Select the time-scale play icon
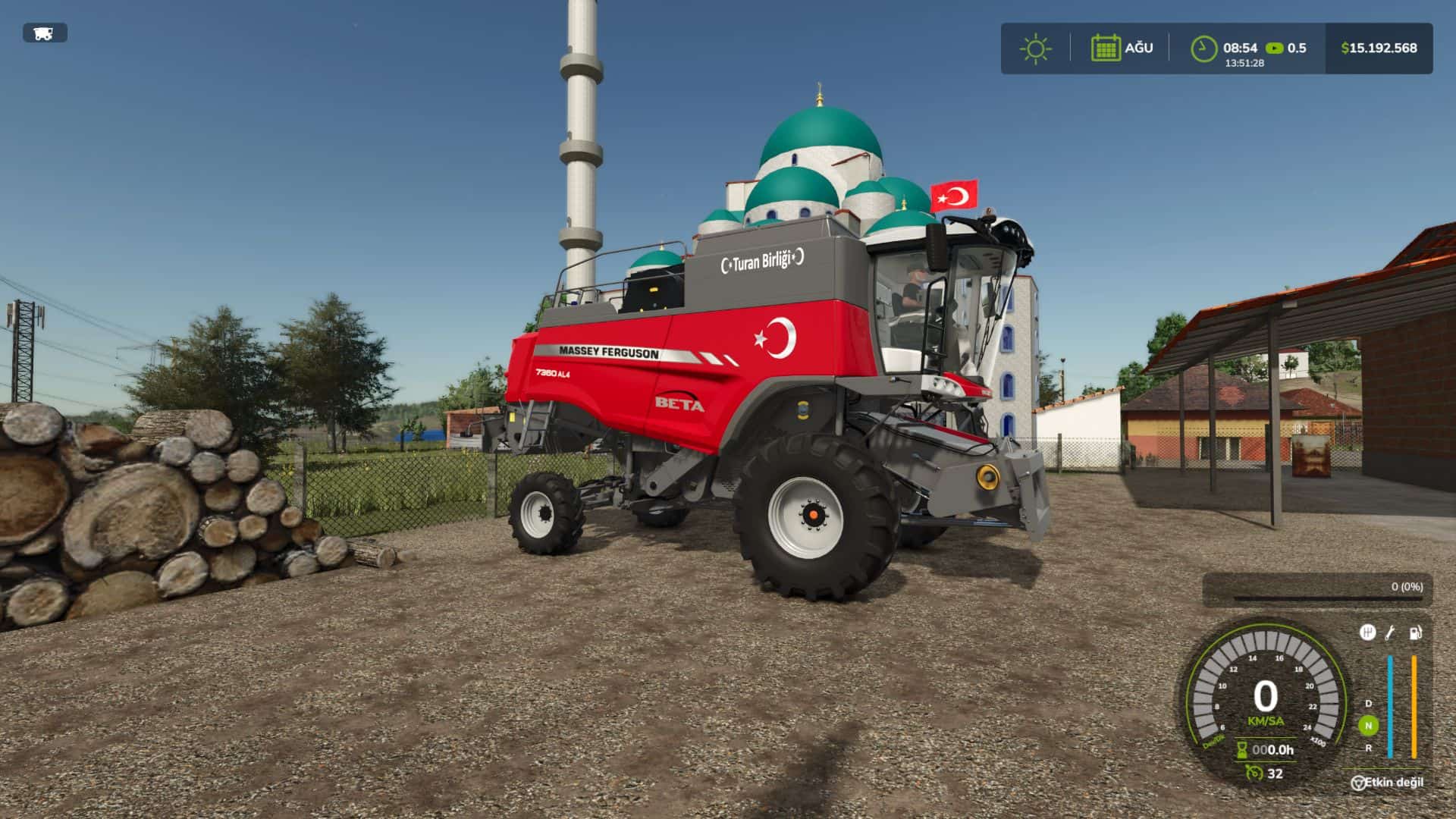The width and height of the screenshot is (1456, 819). tap(1275, 49)
